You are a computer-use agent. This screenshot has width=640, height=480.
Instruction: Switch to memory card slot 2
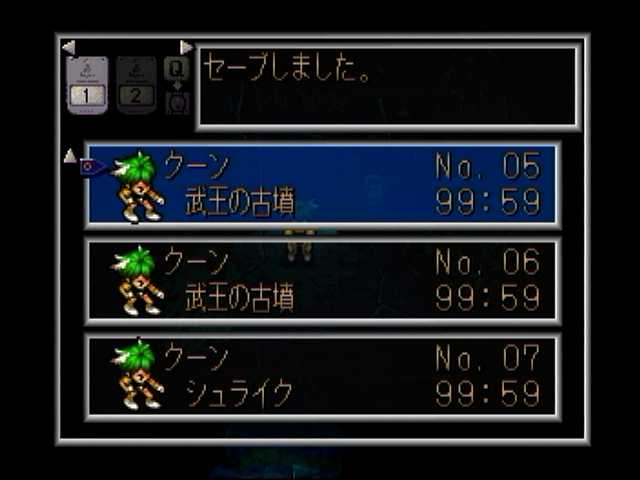137,85
